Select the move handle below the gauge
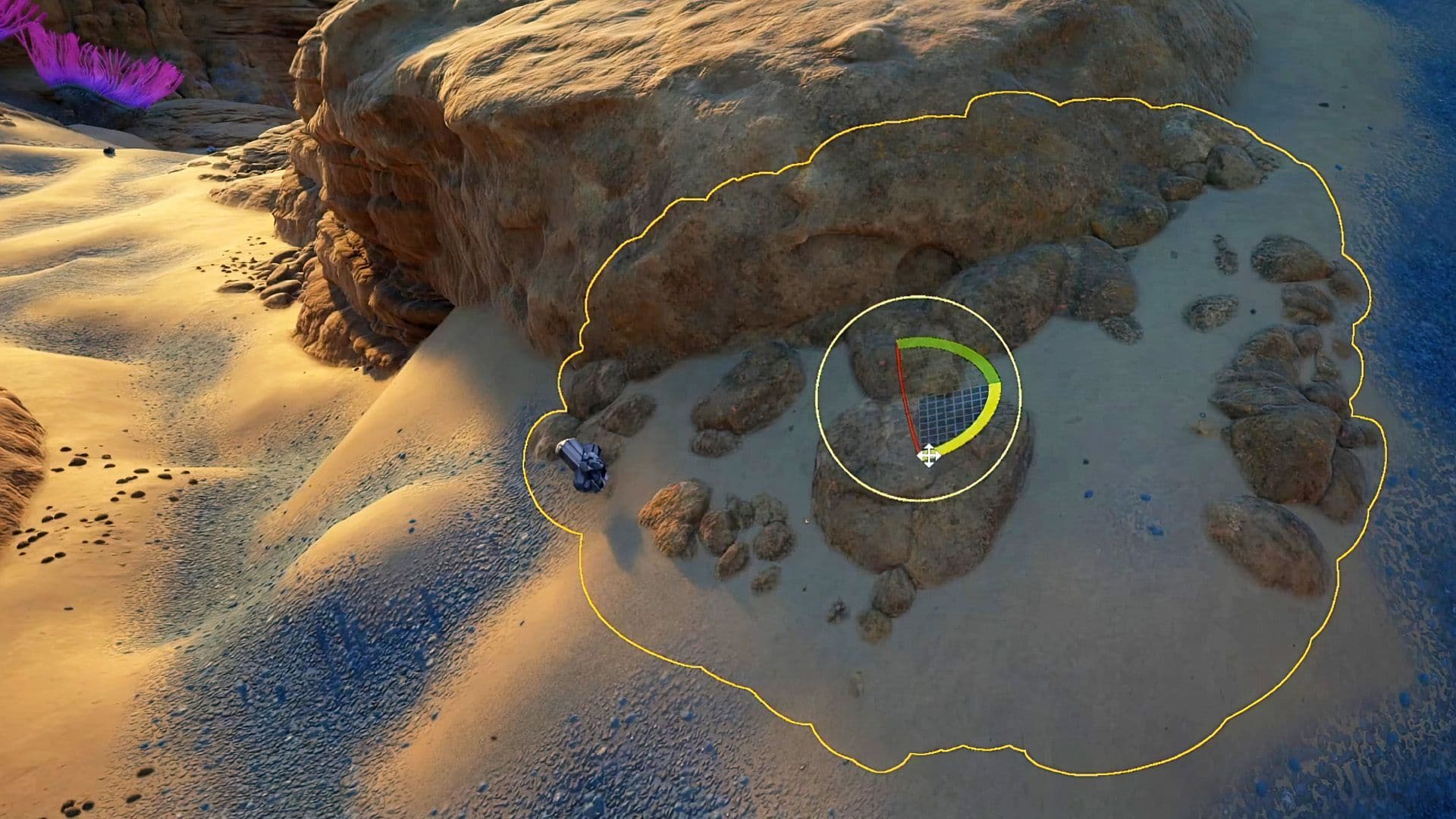 [x=930, y=455]
